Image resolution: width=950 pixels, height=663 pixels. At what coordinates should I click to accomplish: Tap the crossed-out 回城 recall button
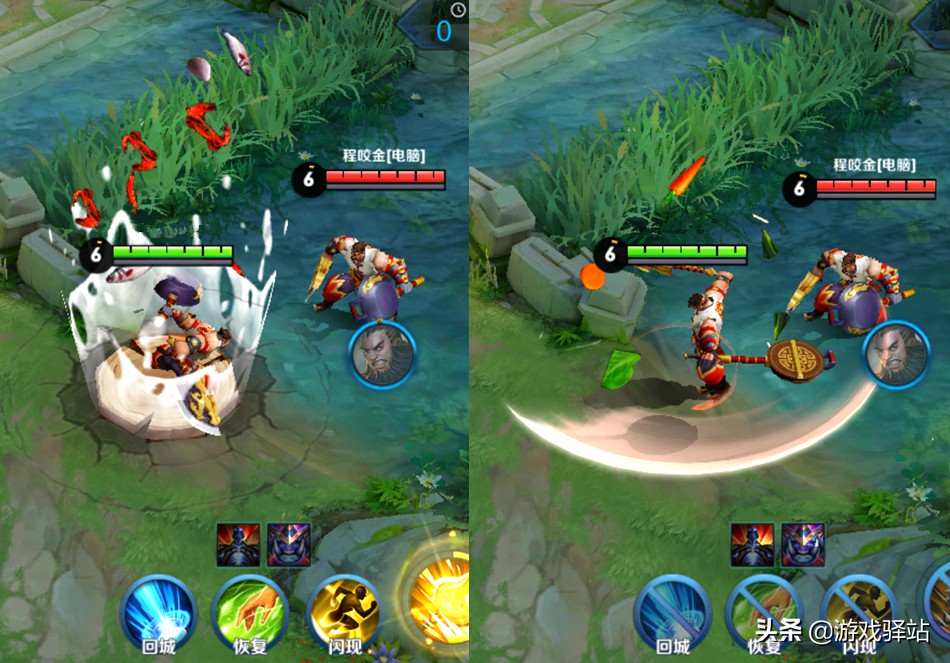pyautogui.click(x=673, y=611)
